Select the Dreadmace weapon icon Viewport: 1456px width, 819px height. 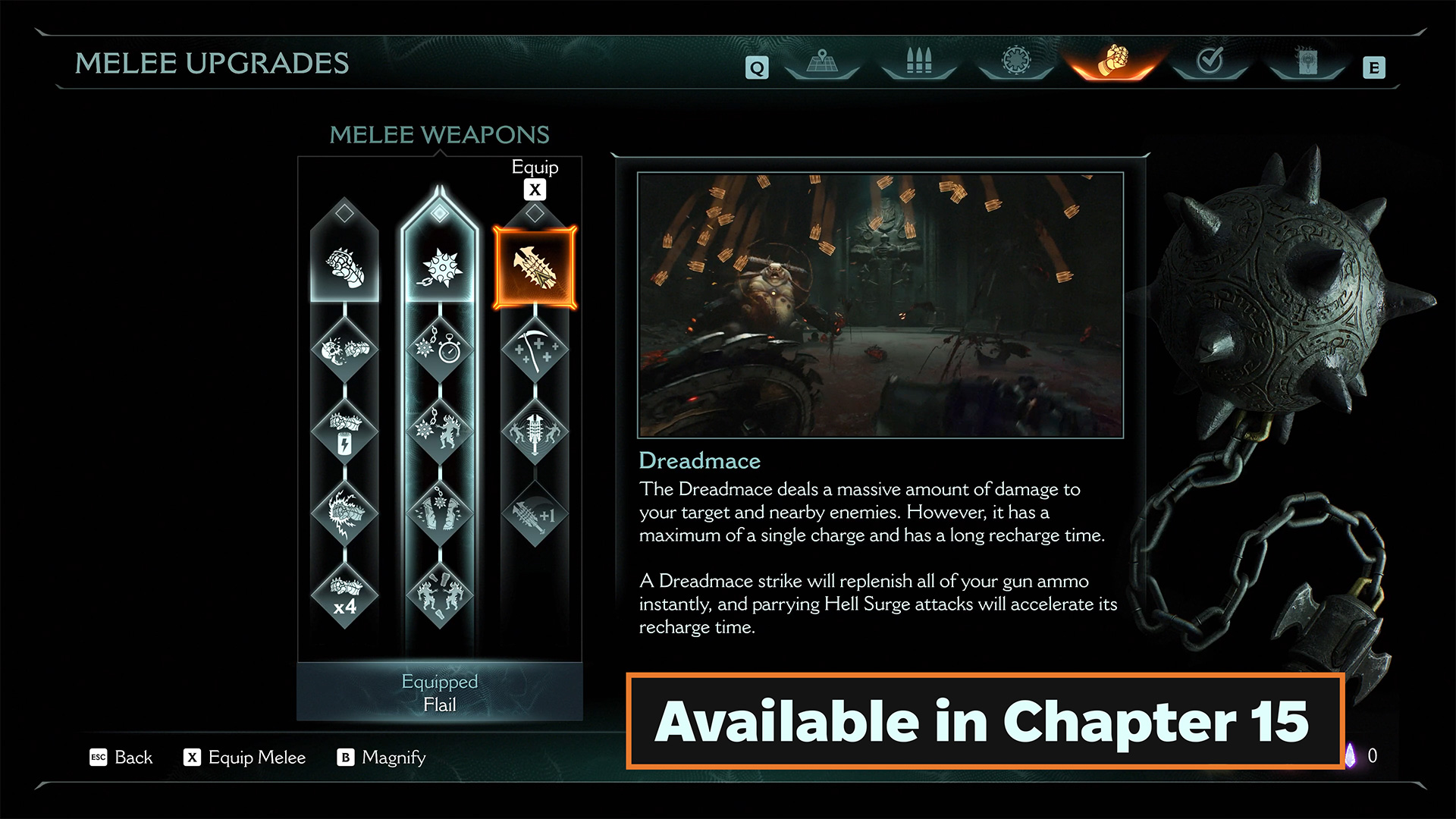(535, 268)
